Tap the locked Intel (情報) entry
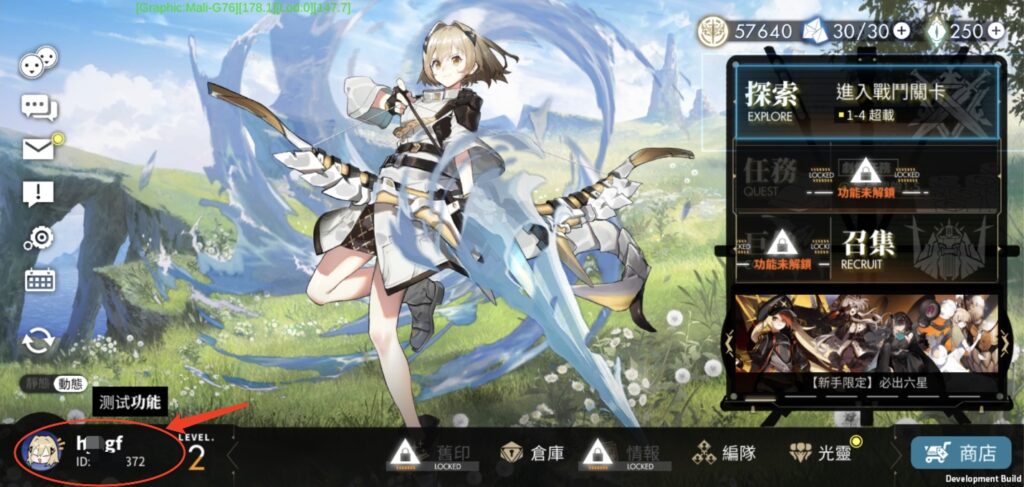Viewport: 1024px width, 487px height. tap(619, 453)
